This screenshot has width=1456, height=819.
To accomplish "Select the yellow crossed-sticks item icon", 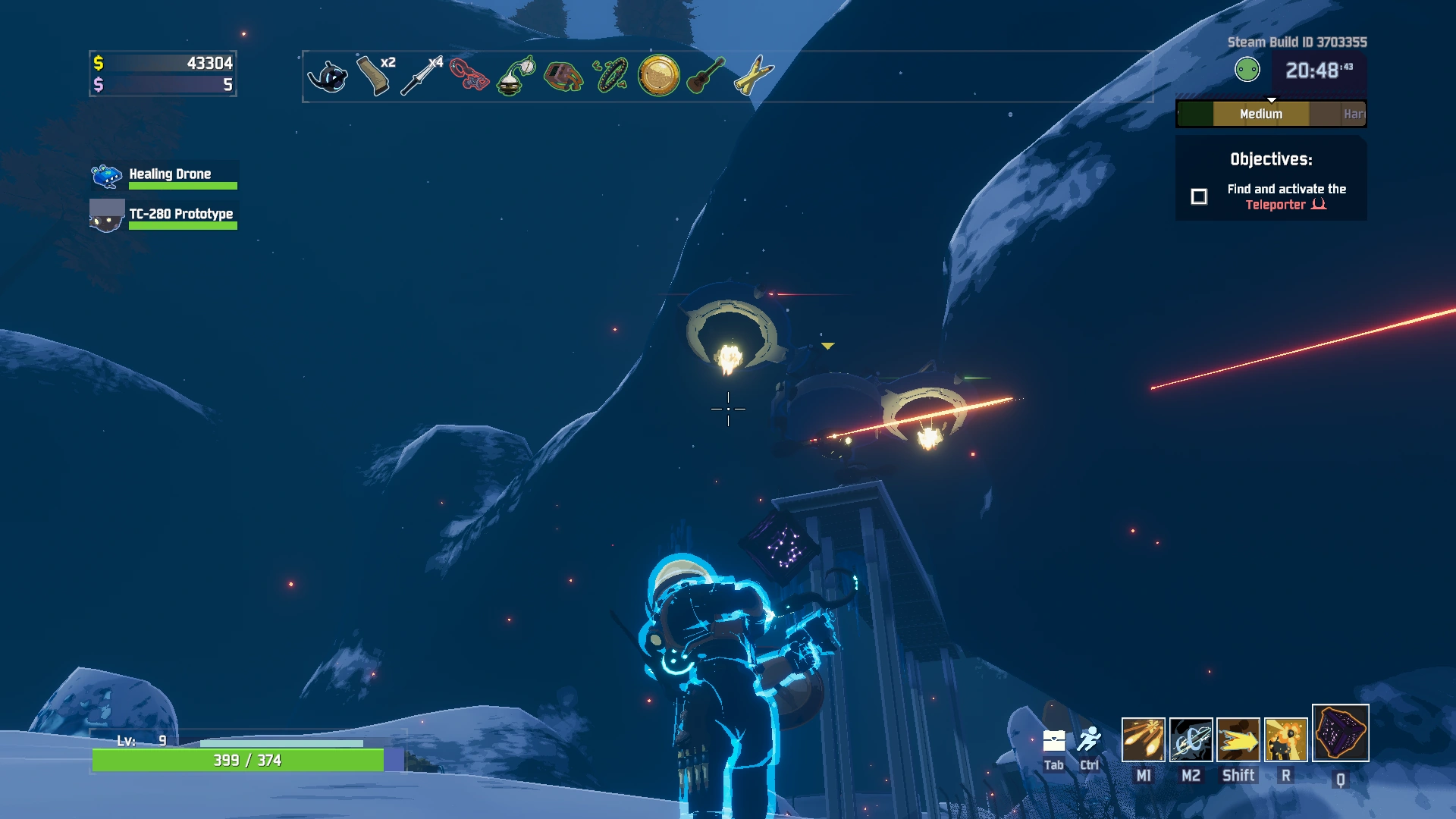I will pyautogui.click(x=753, y=76).
